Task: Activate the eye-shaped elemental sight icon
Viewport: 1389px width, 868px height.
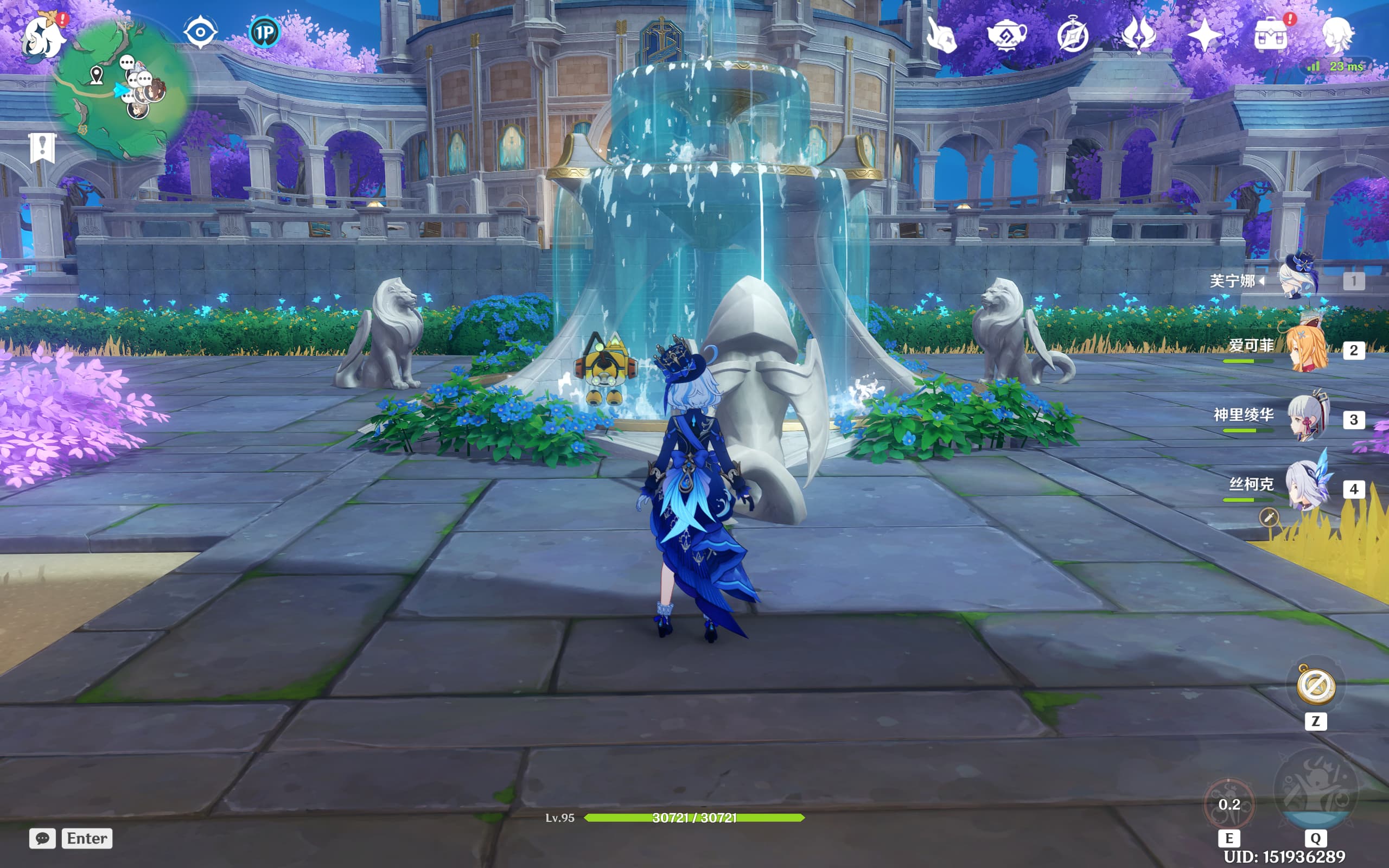Action: 200,32
